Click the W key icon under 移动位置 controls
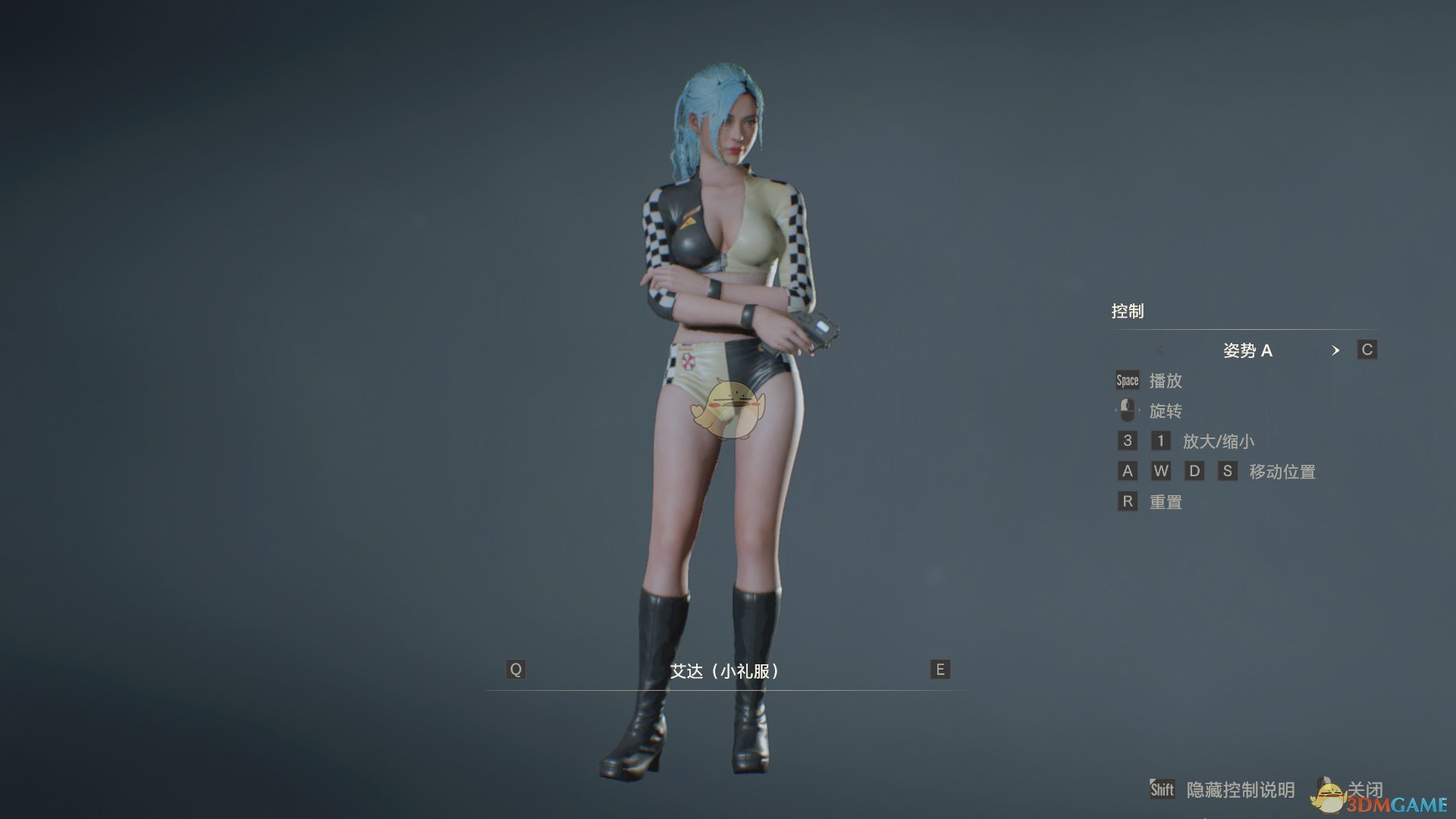This screenshot has width=1456, height=819. [1161, 471]
